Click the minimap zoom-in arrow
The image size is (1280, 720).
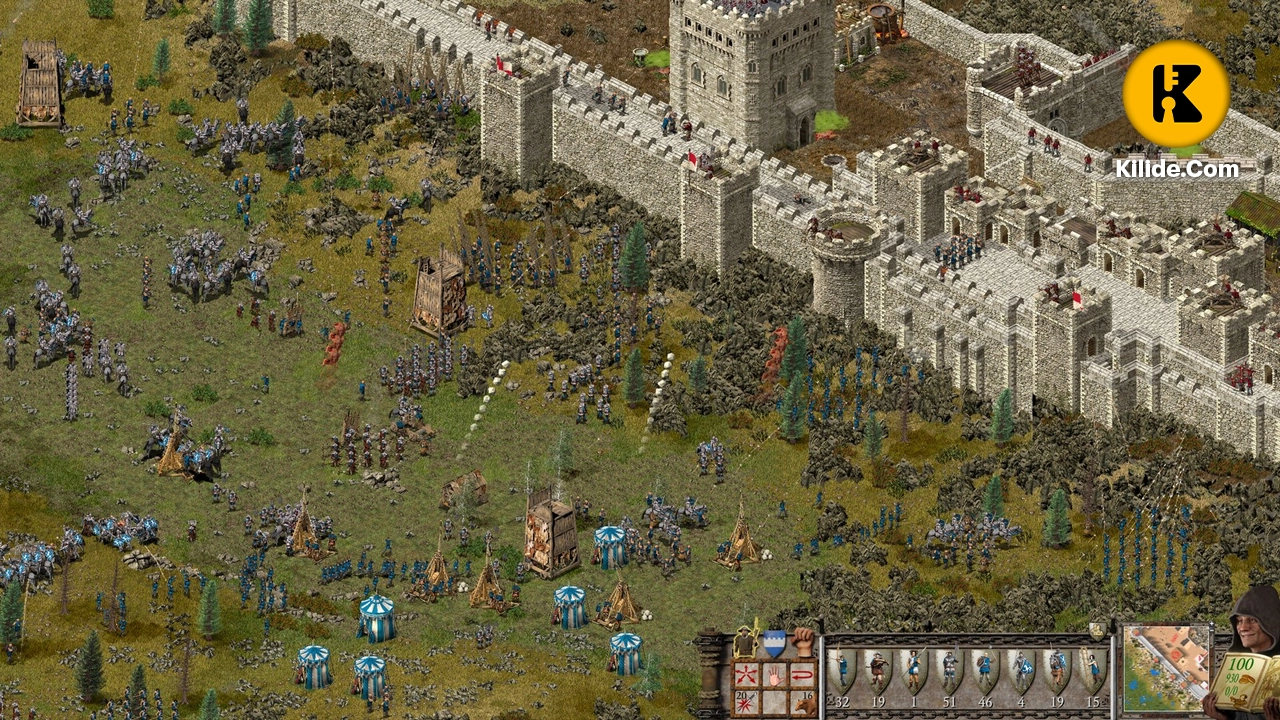click(x=1211, y=622)
